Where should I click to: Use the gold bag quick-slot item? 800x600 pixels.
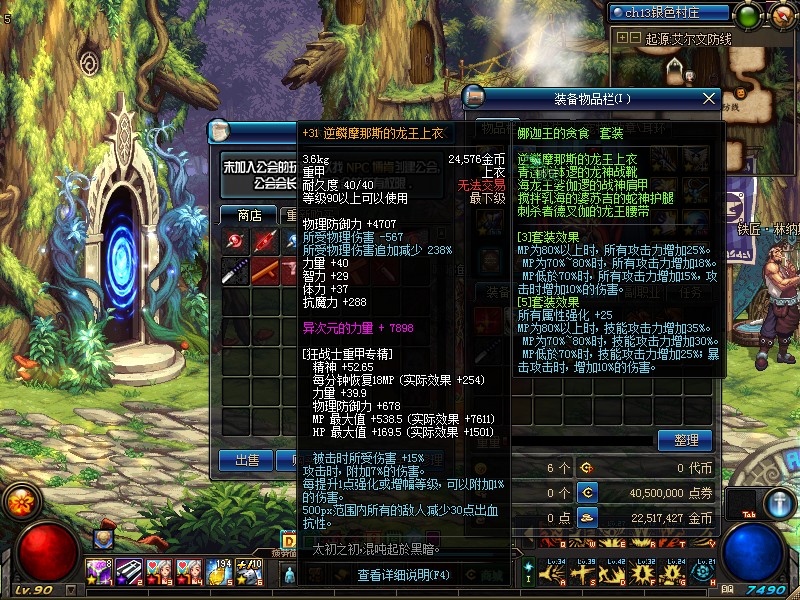[221, 571]
